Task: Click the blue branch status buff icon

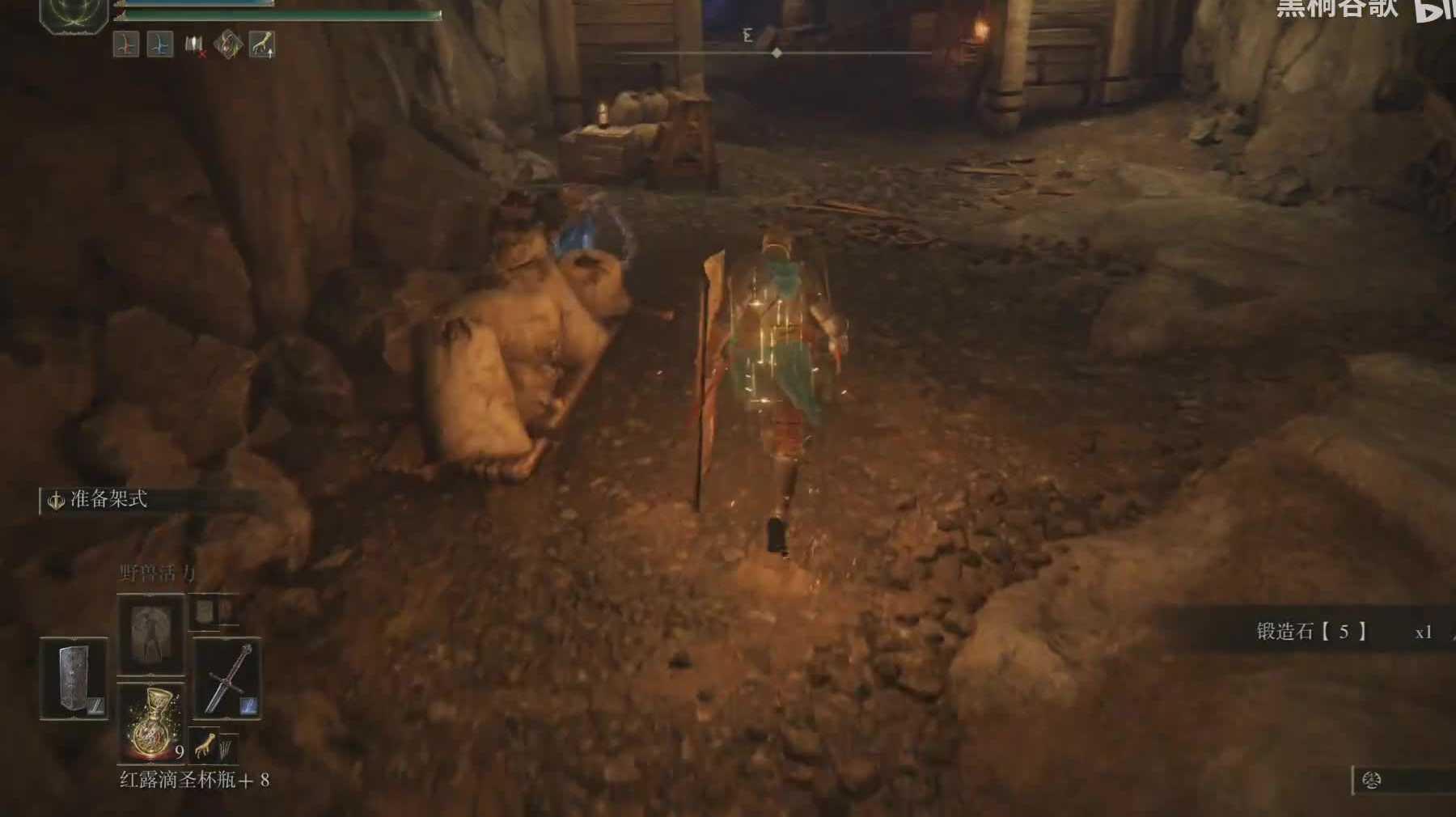Action: (x=160, y=44)
